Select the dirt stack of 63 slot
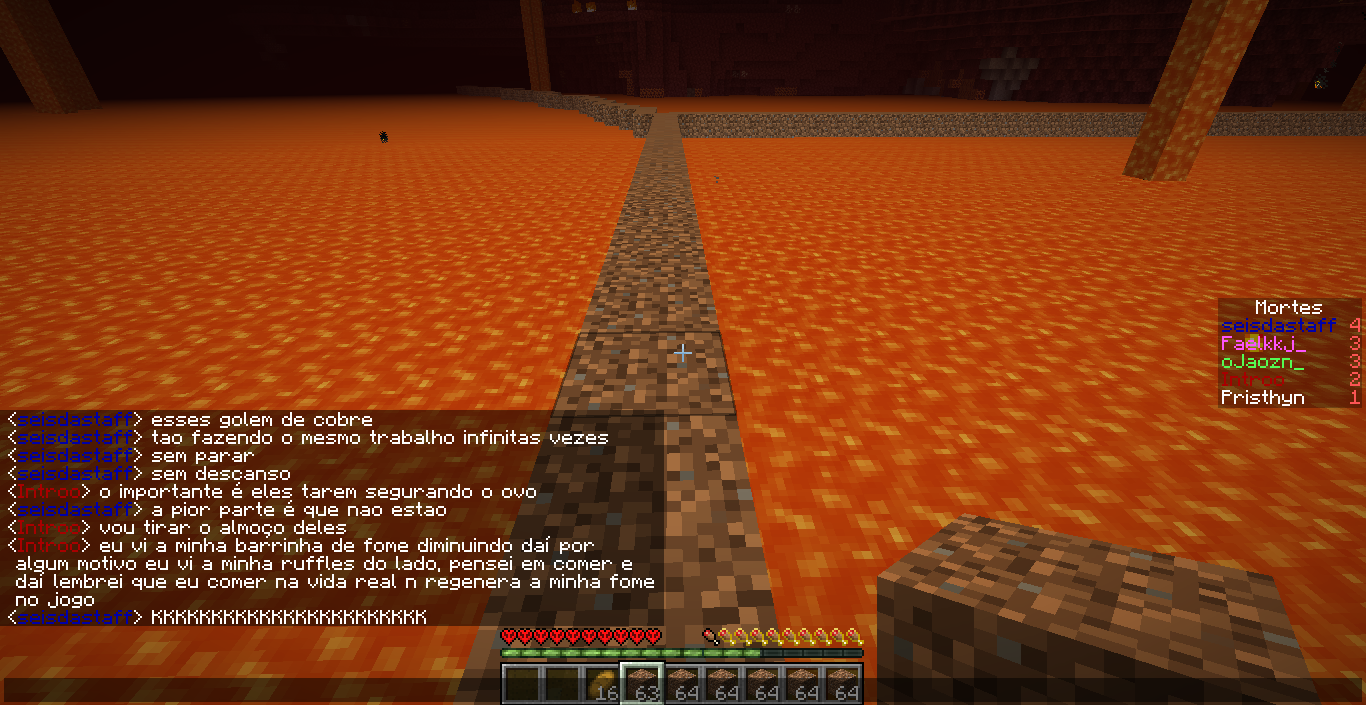This screenshot has height=705, width=1366. click(641, 684)
